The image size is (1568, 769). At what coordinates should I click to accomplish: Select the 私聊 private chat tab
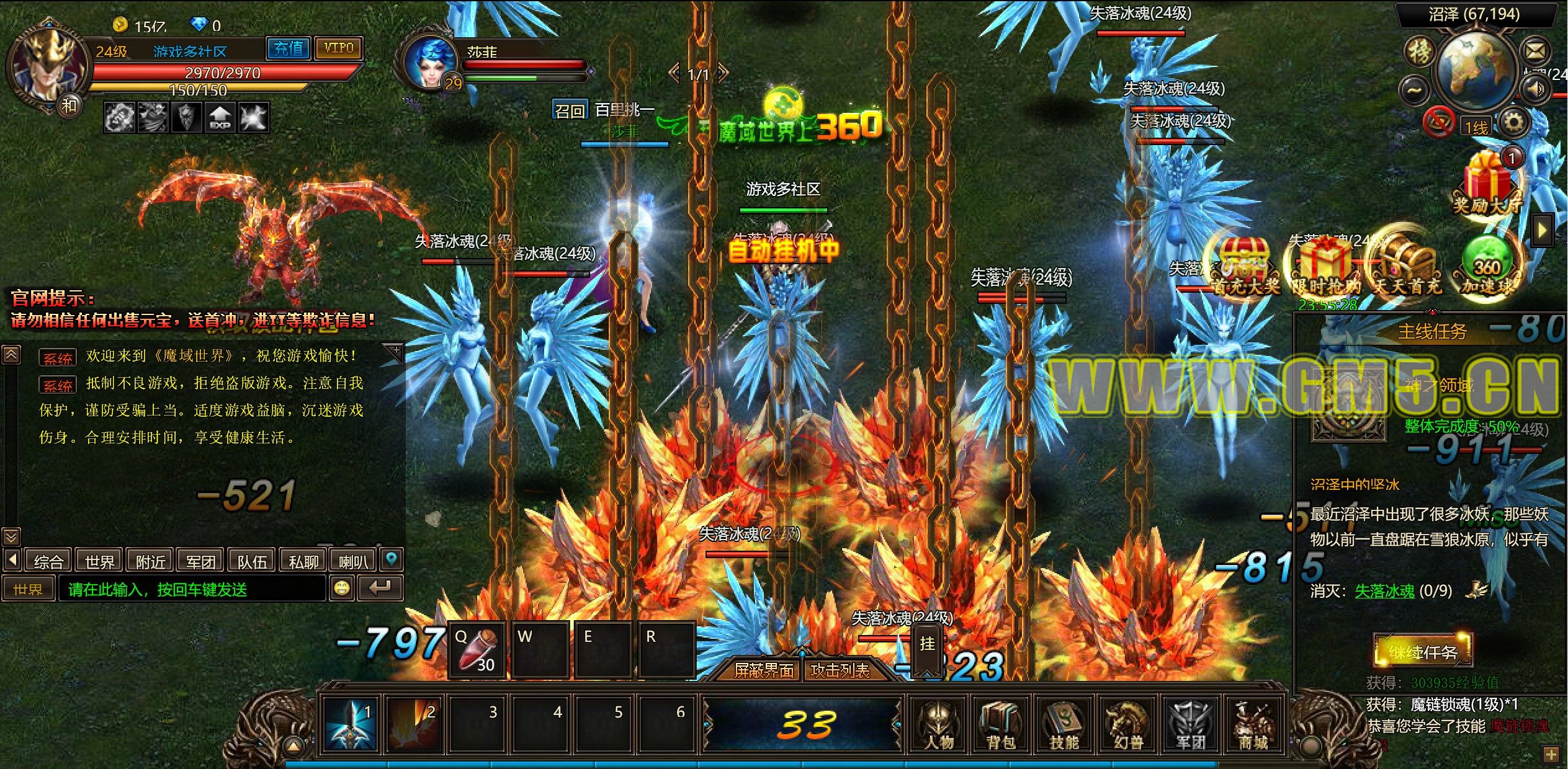point(303,561)
